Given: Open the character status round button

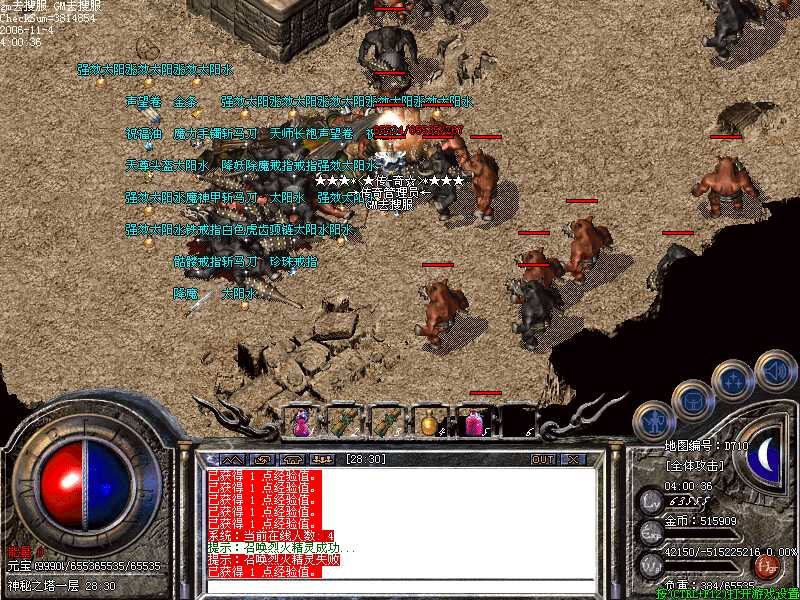Looking at the screenshot, I should coord(654,420).
